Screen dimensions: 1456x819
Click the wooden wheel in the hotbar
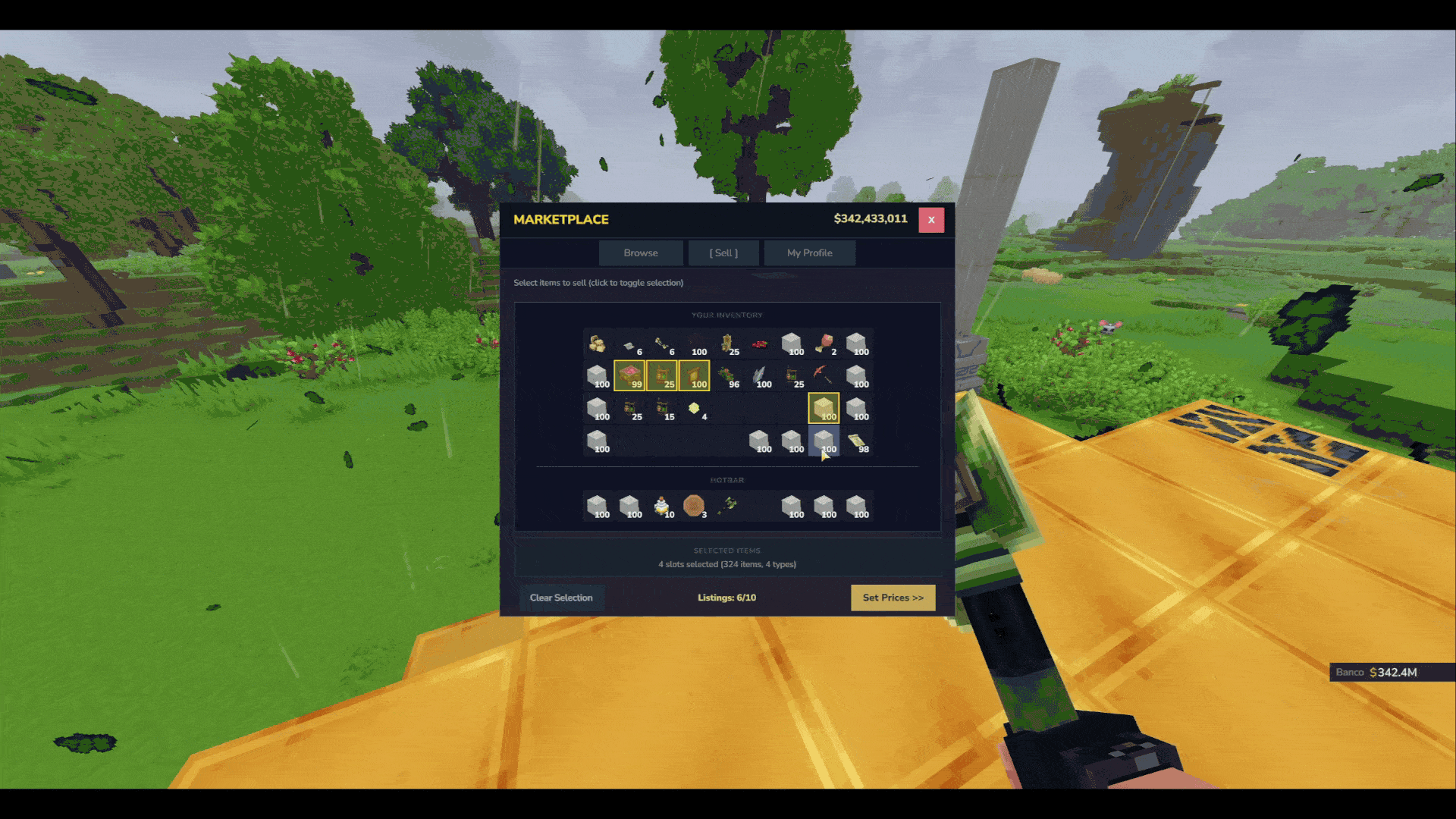click(694, 505)
